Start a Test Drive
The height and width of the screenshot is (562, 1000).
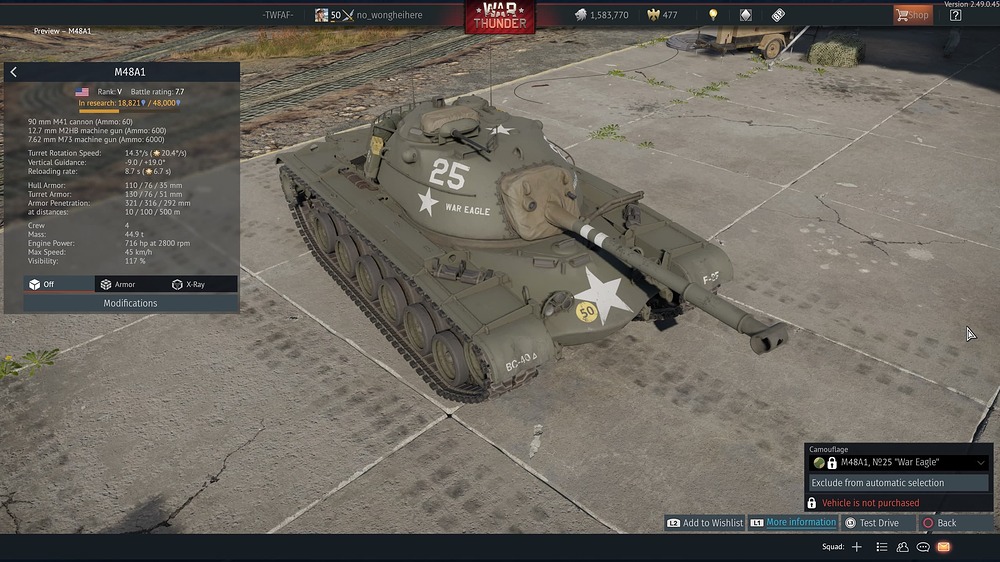click(878, 523)
